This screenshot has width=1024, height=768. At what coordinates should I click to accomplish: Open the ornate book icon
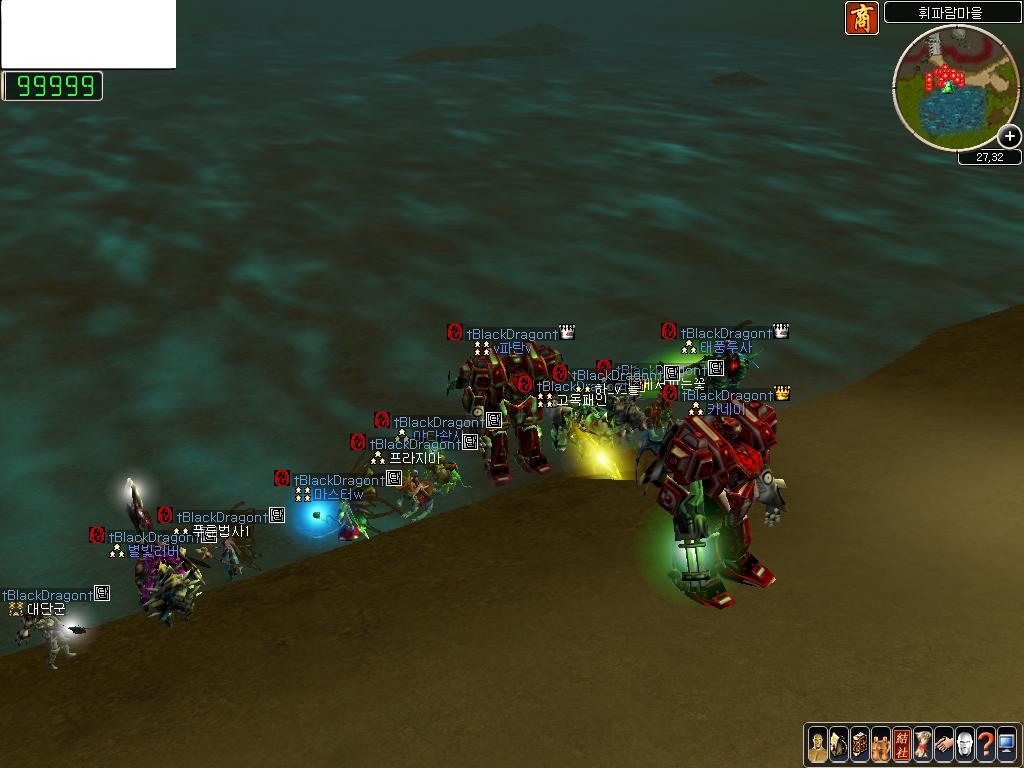(860, 745)
